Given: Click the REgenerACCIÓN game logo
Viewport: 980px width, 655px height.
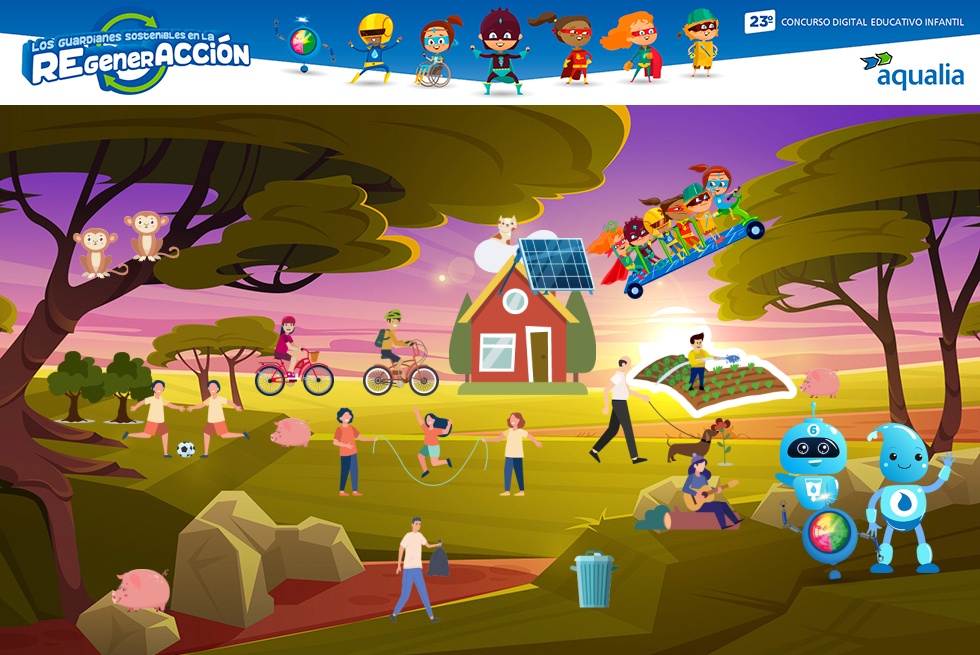Looking at the screenshot, I should 137,53.
